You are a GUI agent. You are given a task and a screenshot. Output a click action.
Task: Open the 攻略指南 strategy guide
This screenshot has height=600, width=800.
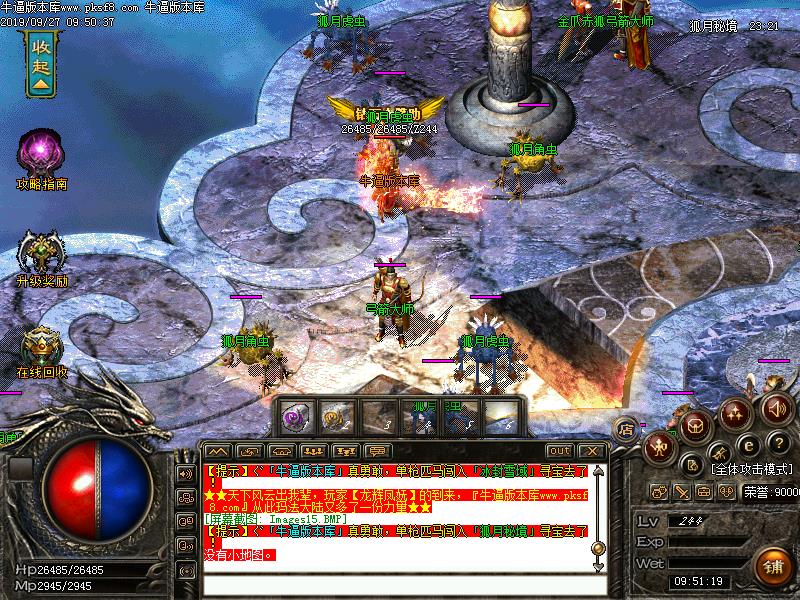click(40, 155)
